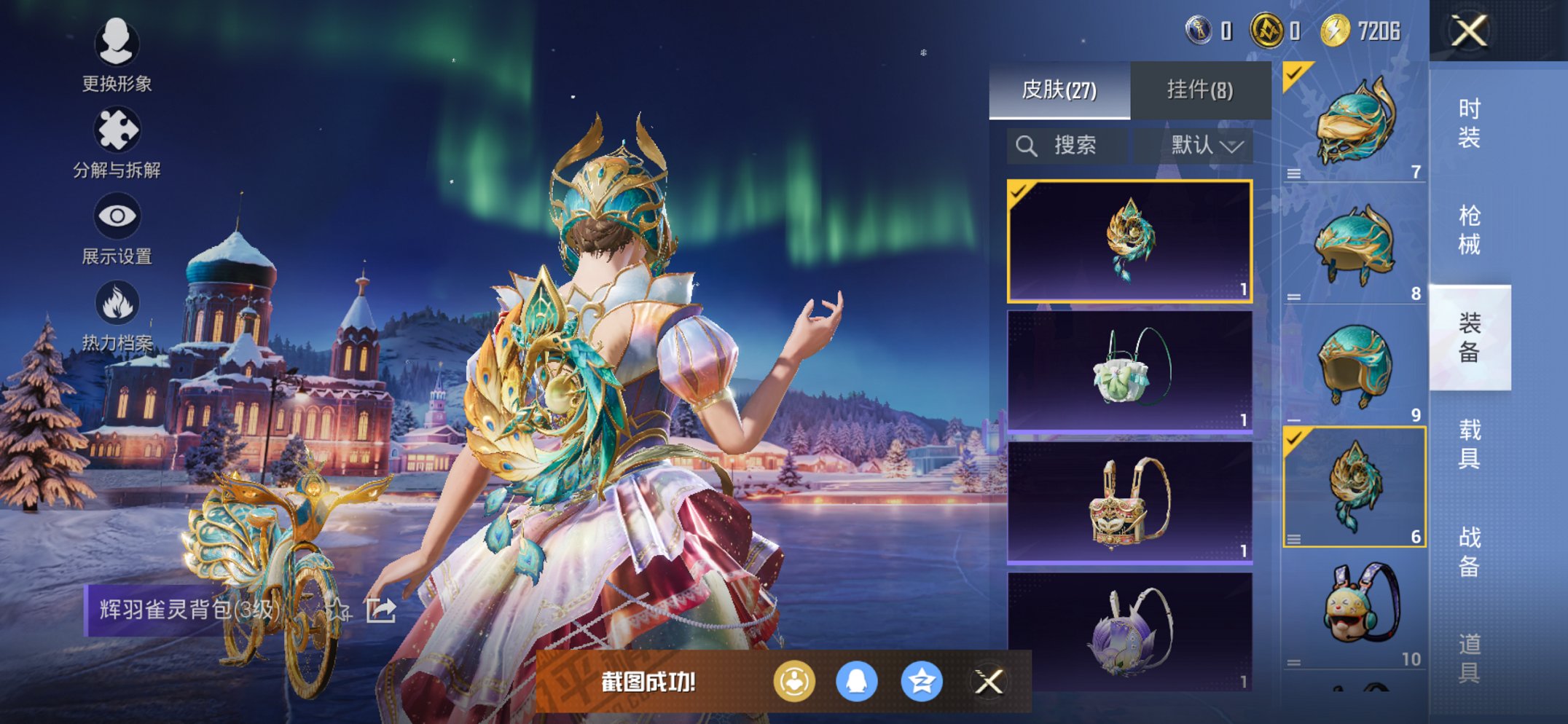Switch to the 皮肤(27) skins tab
The image size is (1568, 724).
click(x=1059, y=90)
